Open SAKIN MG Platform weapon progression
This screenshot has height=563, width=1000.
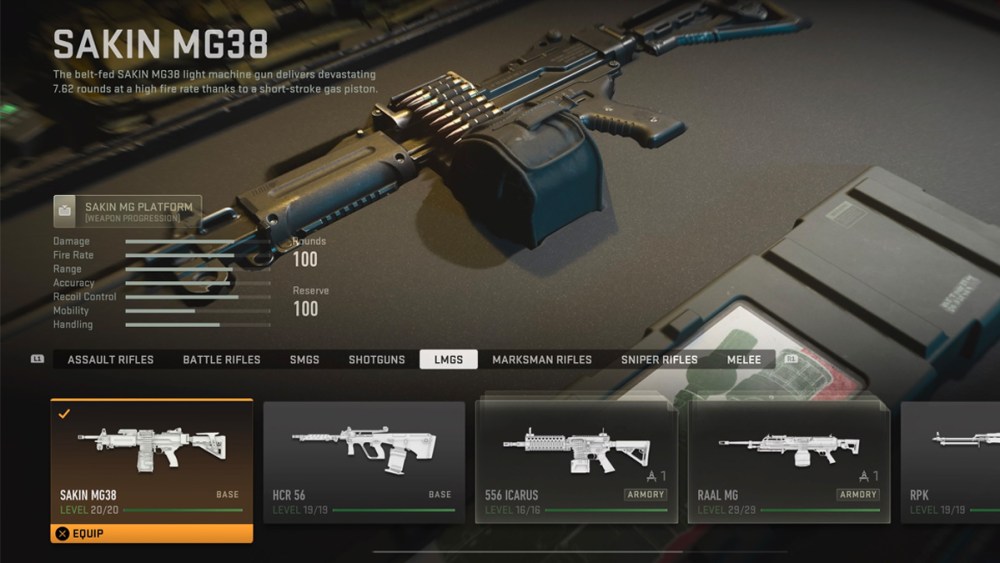pos(127,211)
